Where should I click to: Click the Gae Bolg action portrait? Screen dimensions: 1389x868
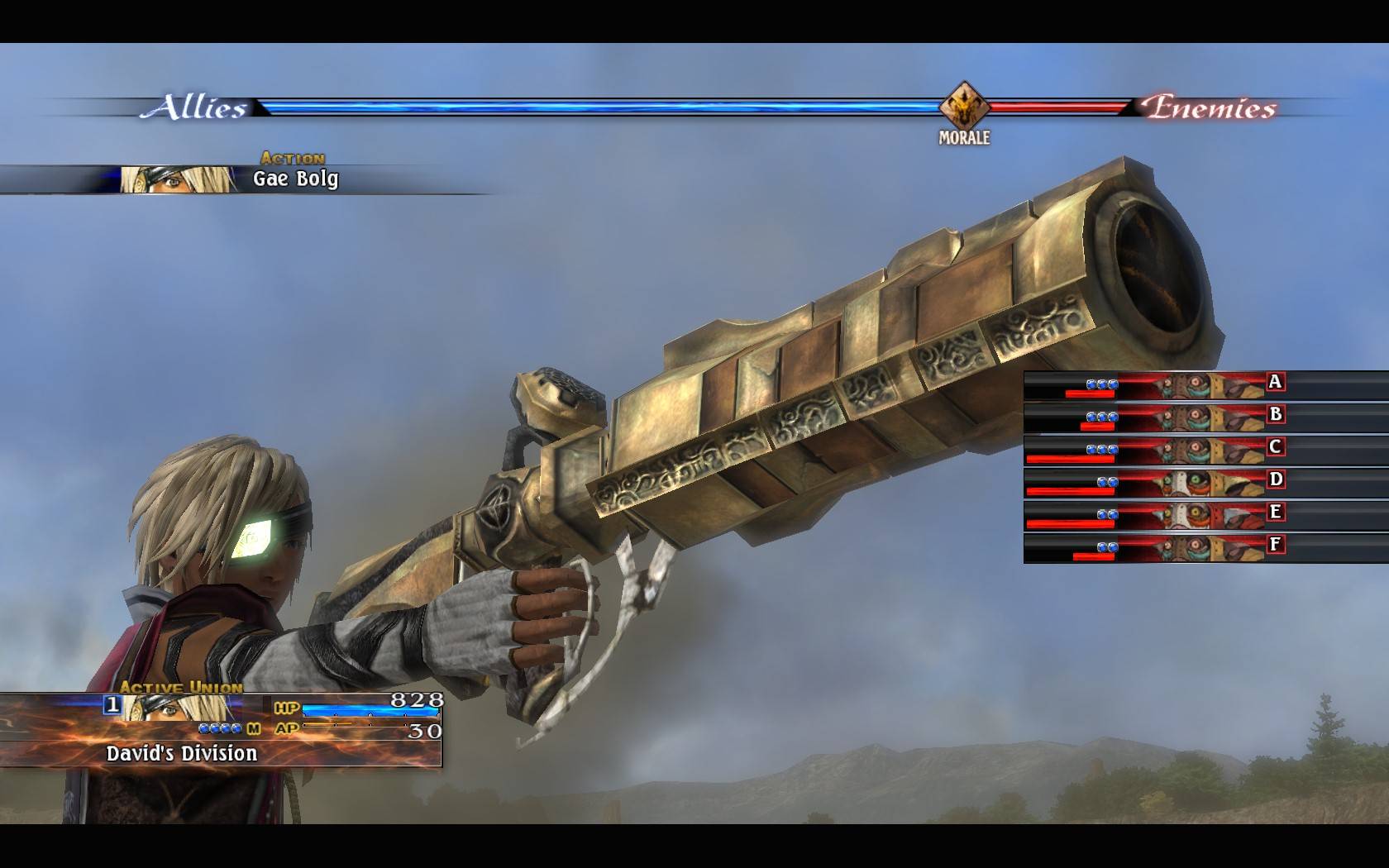coord(179,179)
